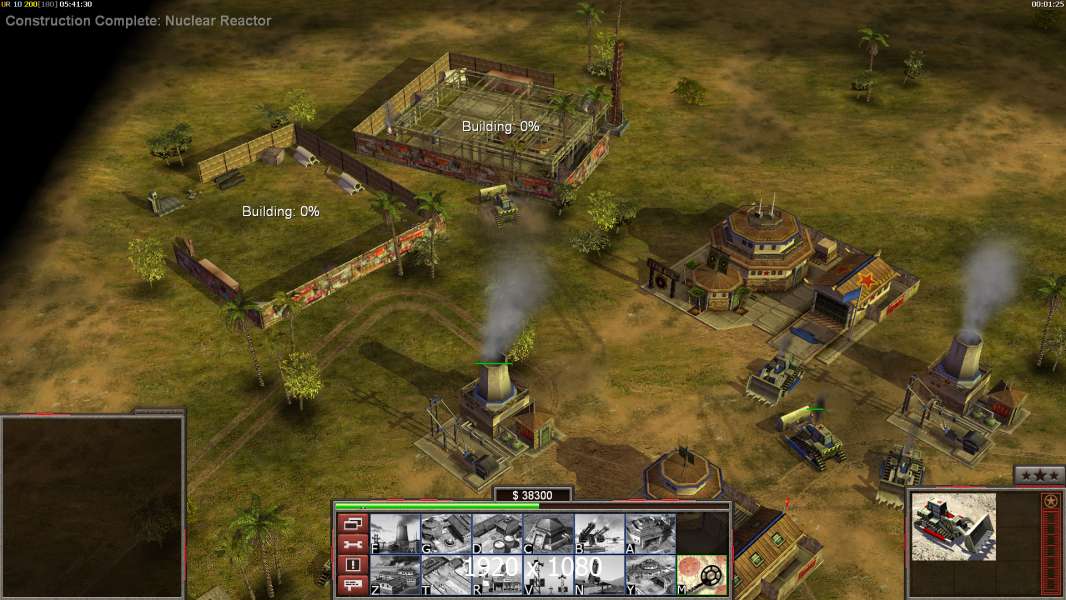The height and width of the screenshot is (600, 1066).
Task: Click the red exclamation mark button
Action: [351, 565]
